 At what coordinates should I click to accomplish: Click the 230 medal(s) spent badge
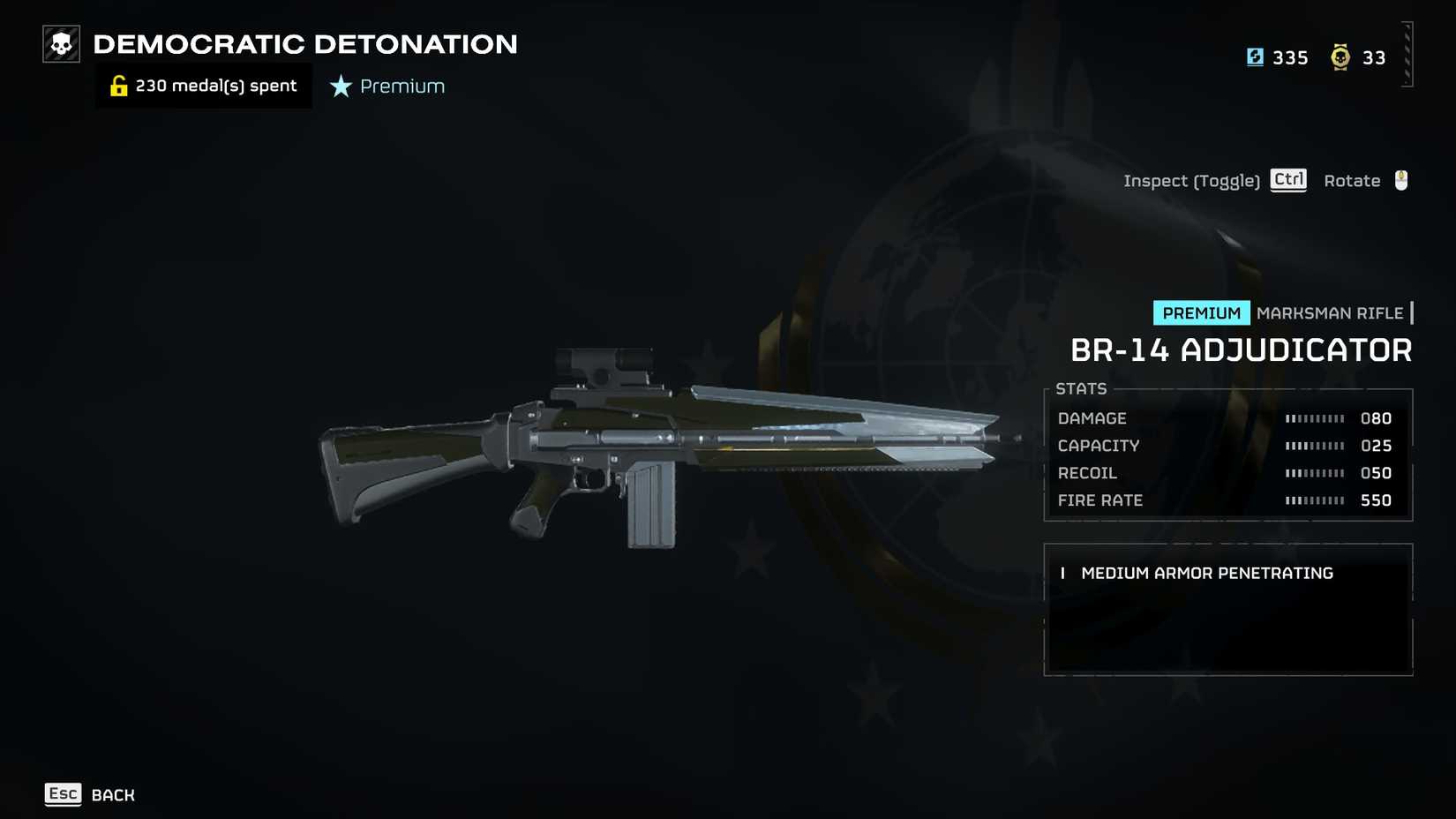203,85
